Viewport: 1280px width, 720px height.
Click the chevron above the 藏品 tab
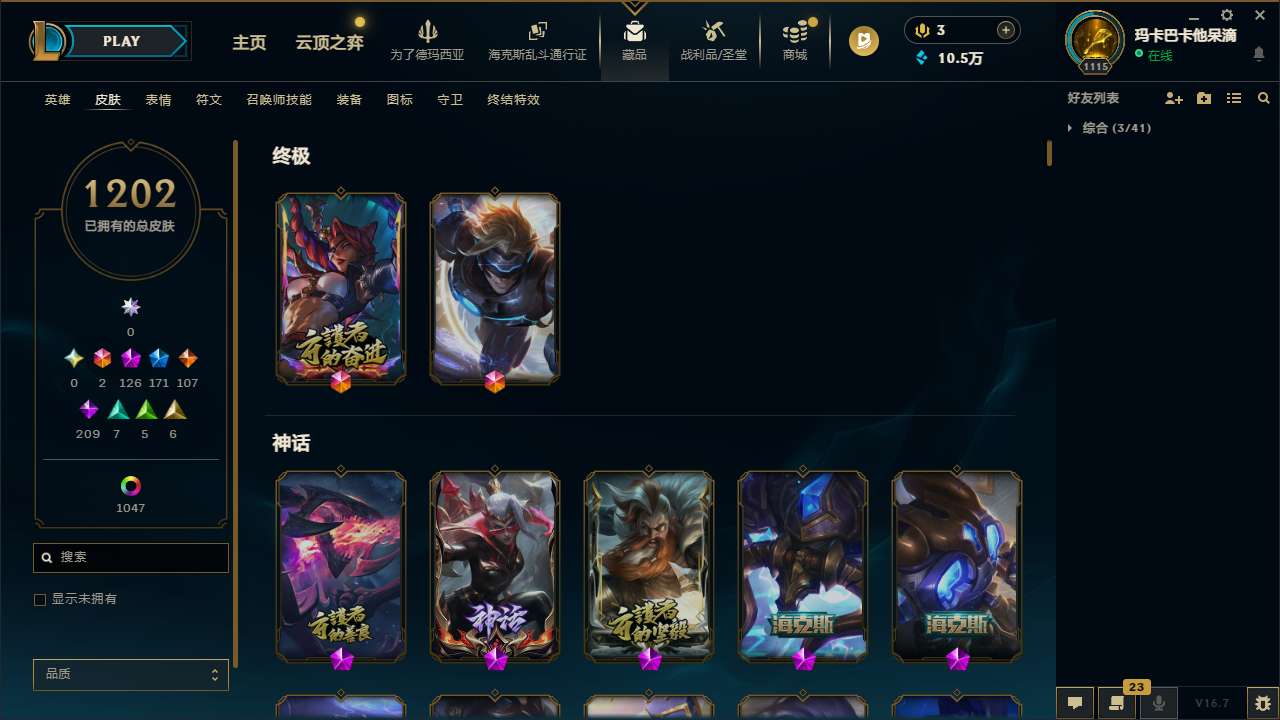[634, 7]
